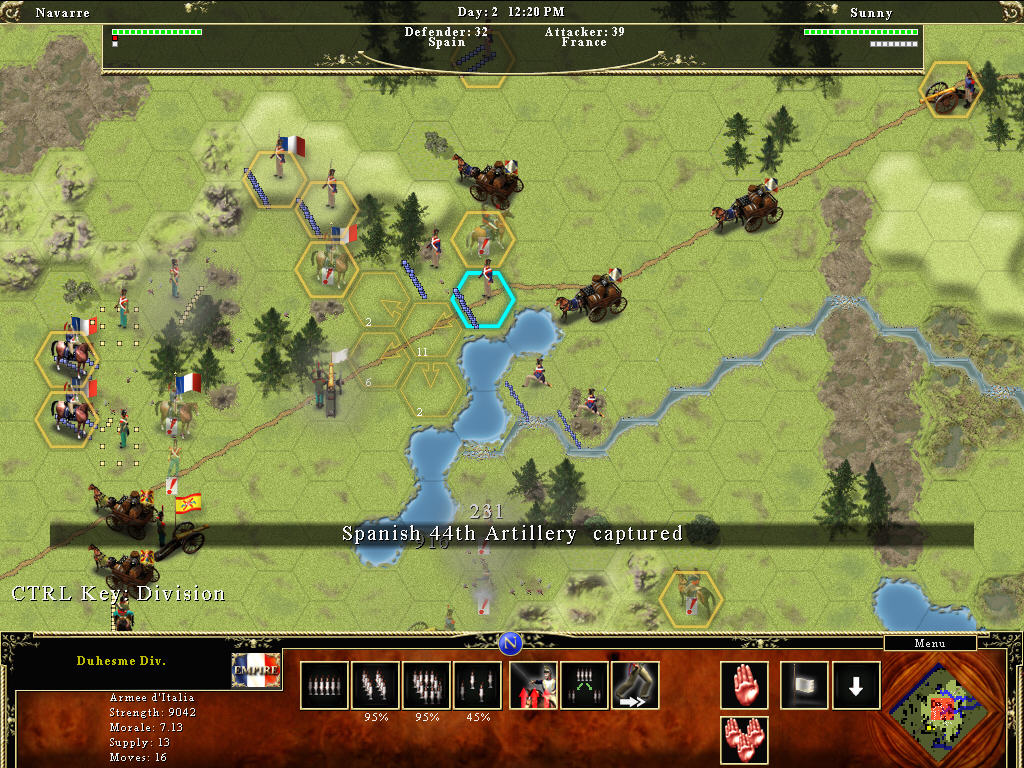Choose the soldier with red arrows icon
Image resolution: width=1024 pixels, height=768 pixels.
point(533,685)
